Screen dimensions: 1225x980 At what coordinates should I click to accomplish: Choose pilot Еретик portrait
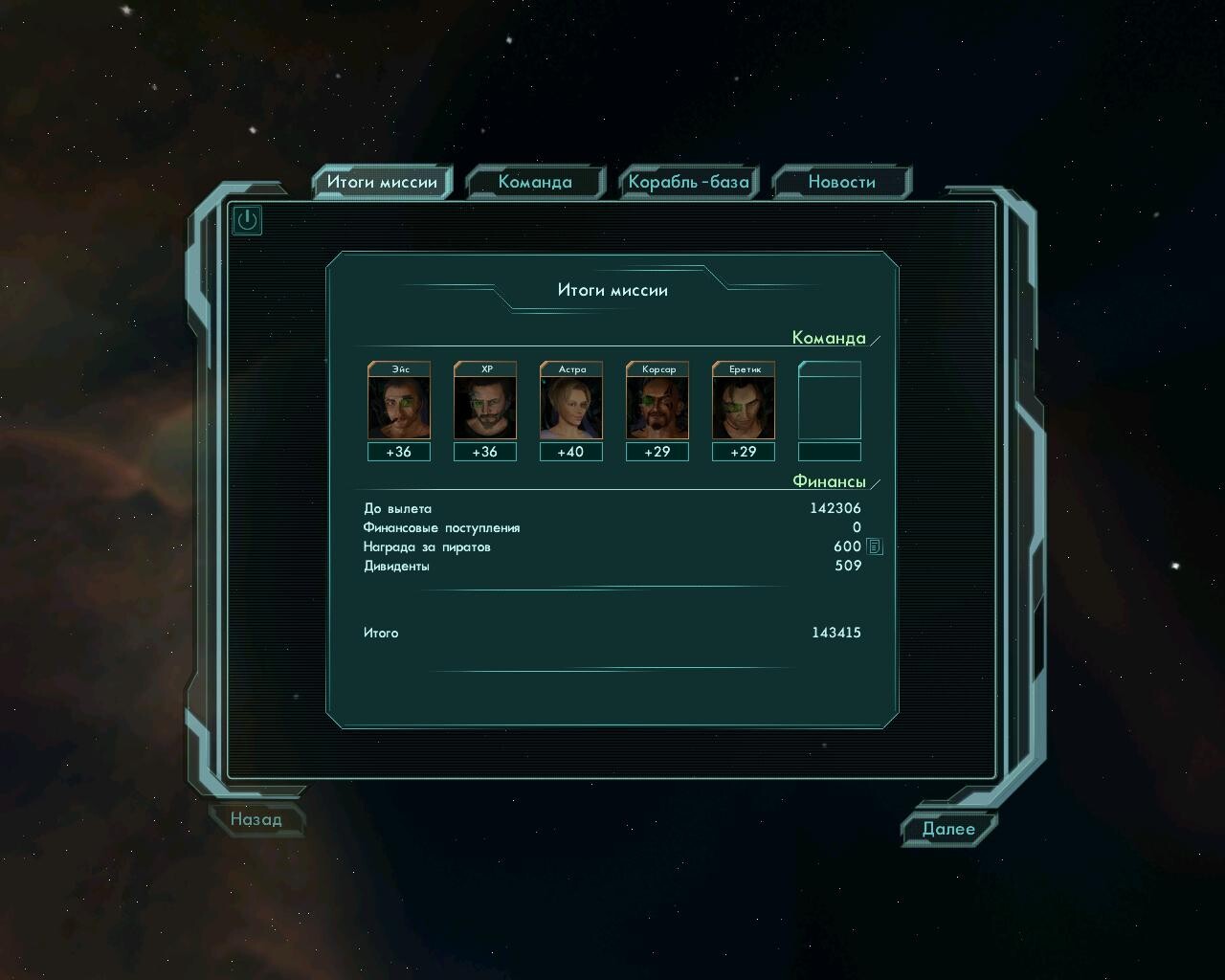click(x=744, y=408)
